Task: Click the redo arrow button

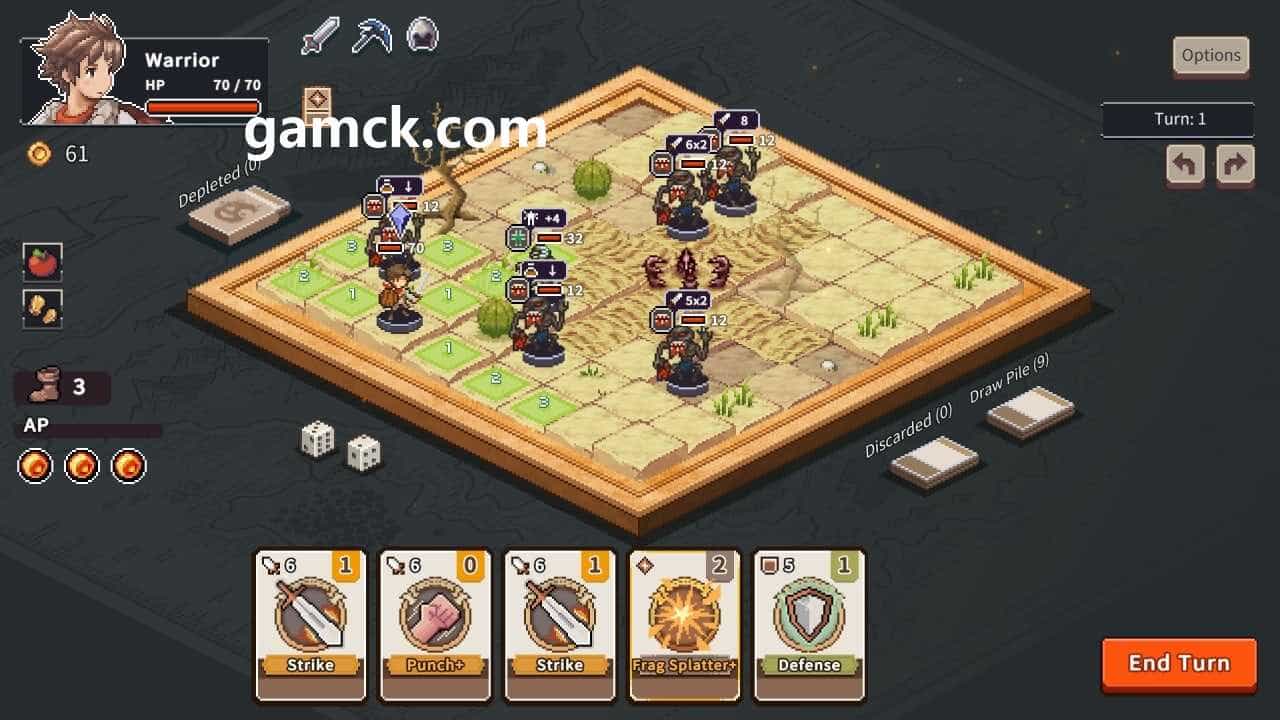Action: click(1235, 164)
